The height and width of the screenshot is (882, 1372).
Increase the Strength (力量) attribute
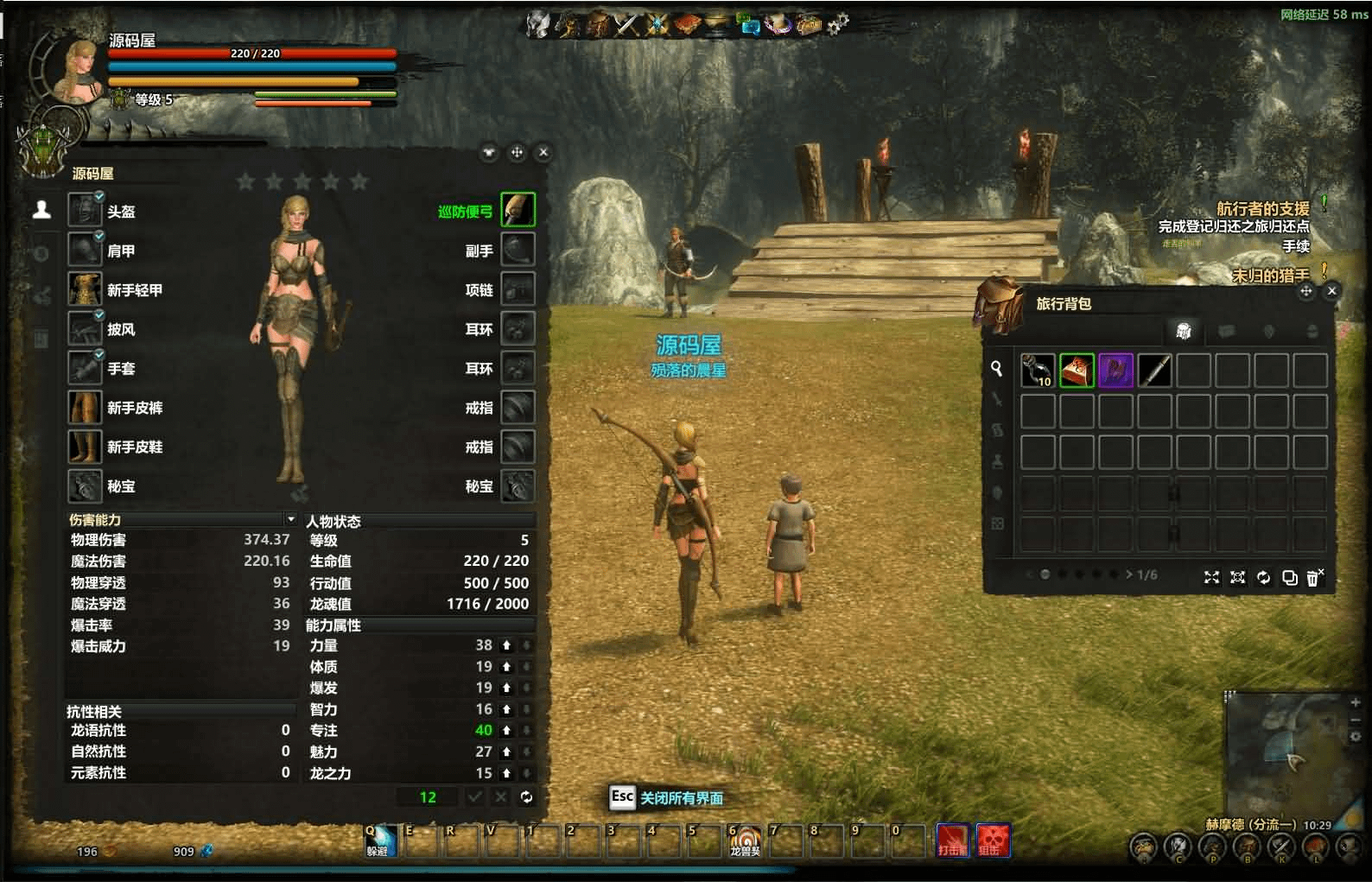(x=506, y=645)
